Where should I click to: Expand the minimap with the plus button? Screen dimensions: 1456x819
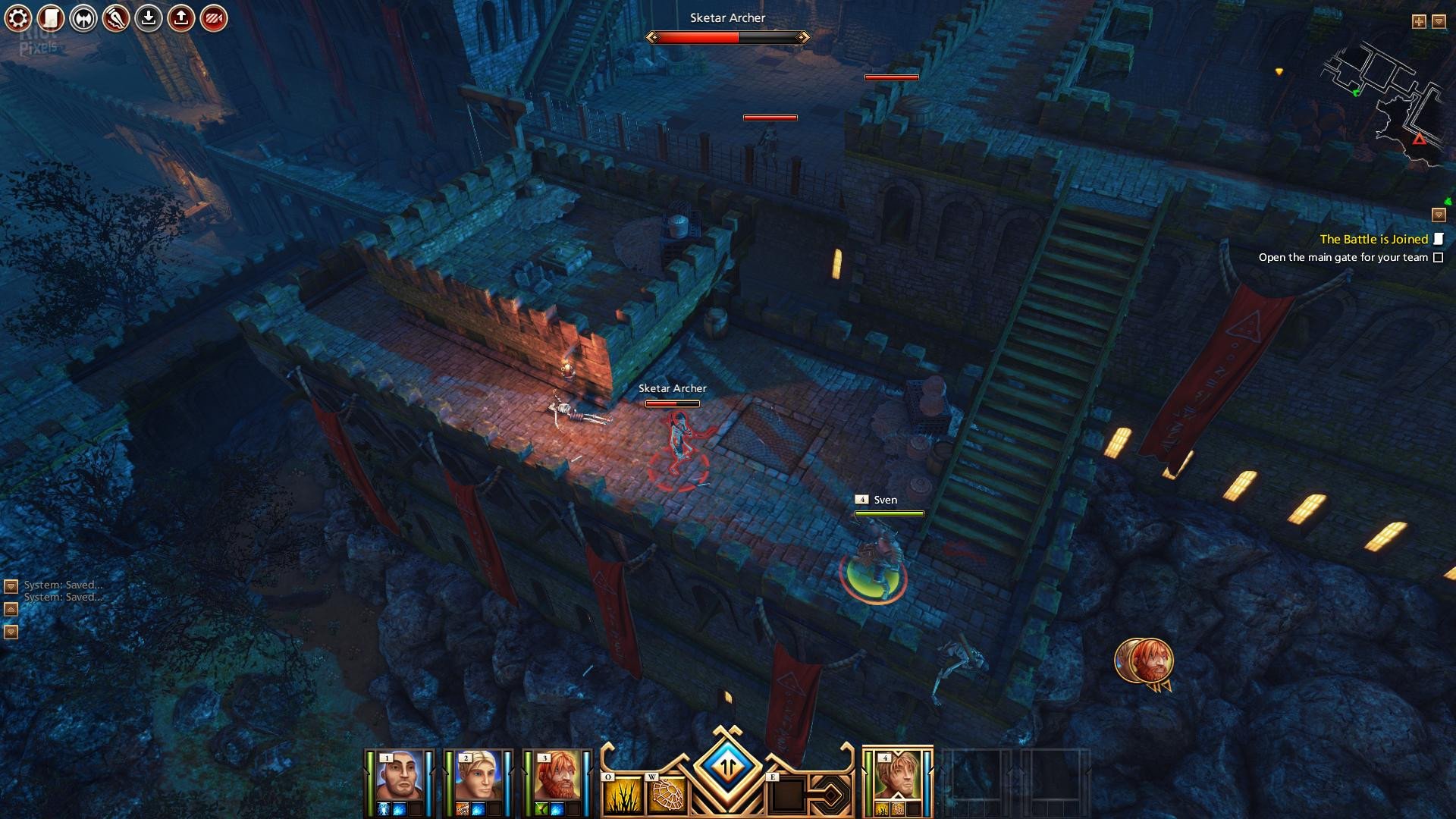[1419, 21]
